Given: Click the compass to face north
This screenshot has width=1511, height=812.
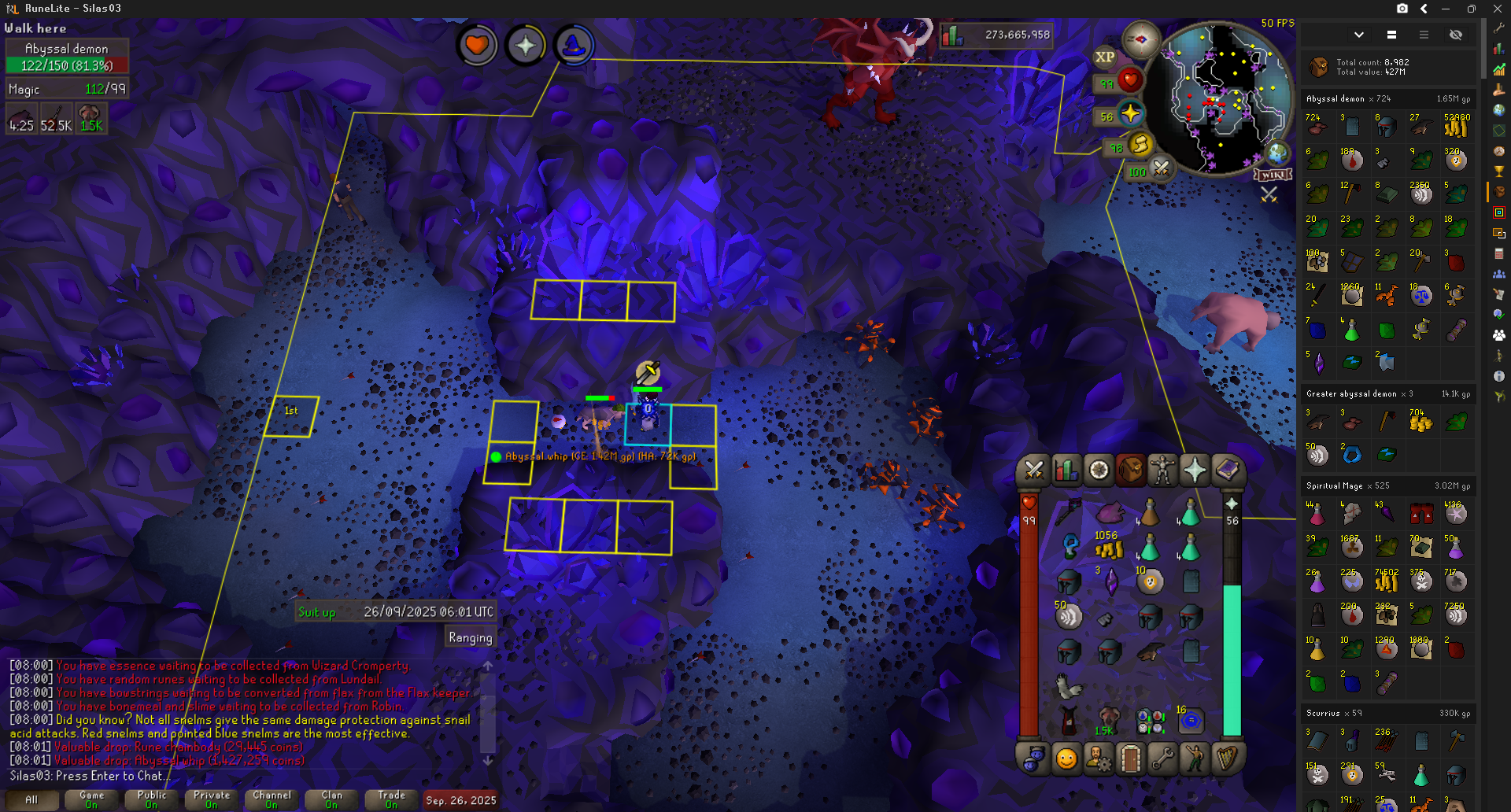Looking at the screenshot, I should coord(1140,39).
